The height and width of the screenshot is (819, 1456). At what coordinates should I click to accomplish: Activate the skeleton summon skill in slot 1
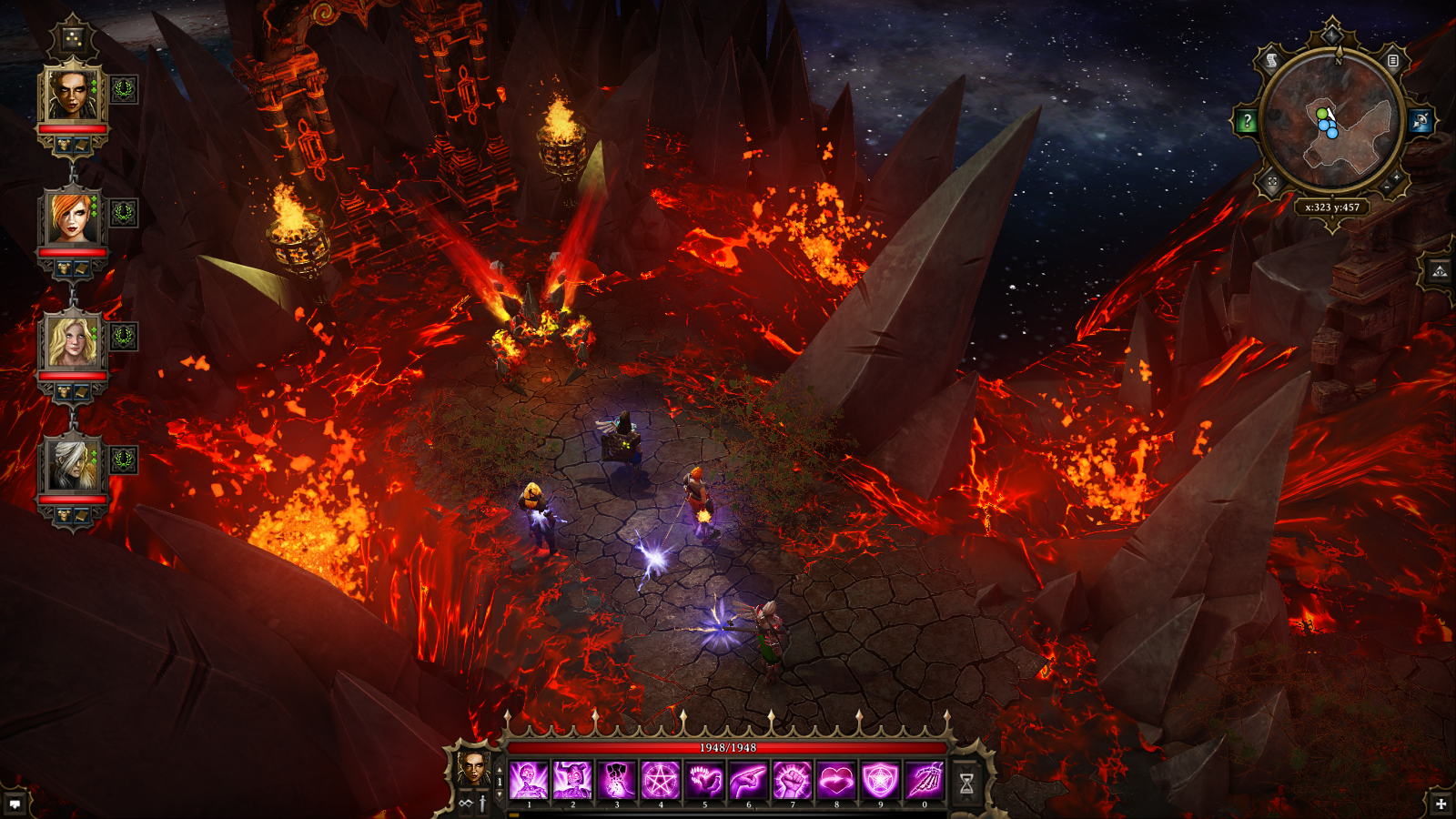529,781
